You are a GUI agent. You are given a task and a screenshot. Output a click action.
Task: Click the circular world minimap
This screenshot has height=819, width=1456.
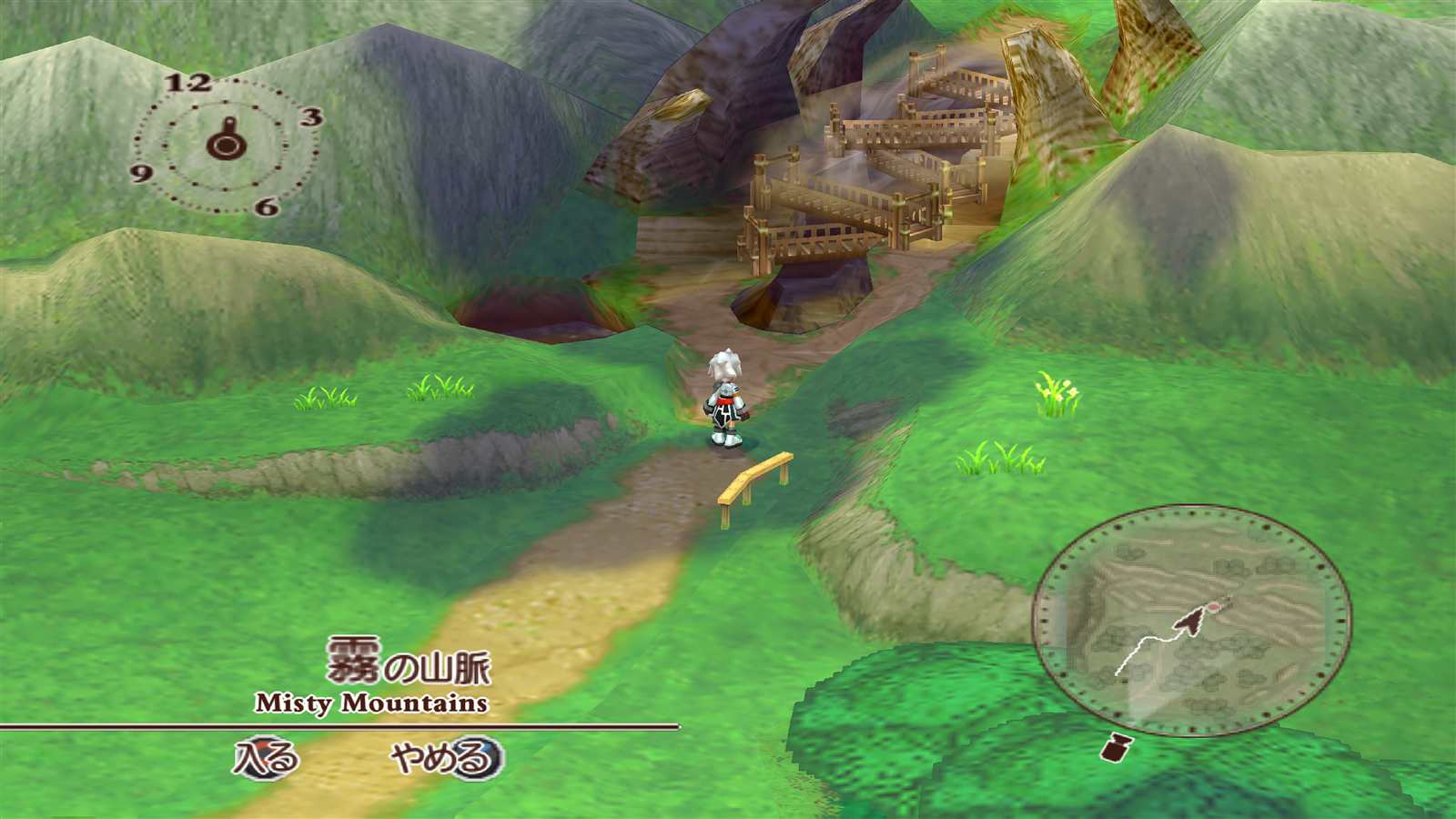1190,621
